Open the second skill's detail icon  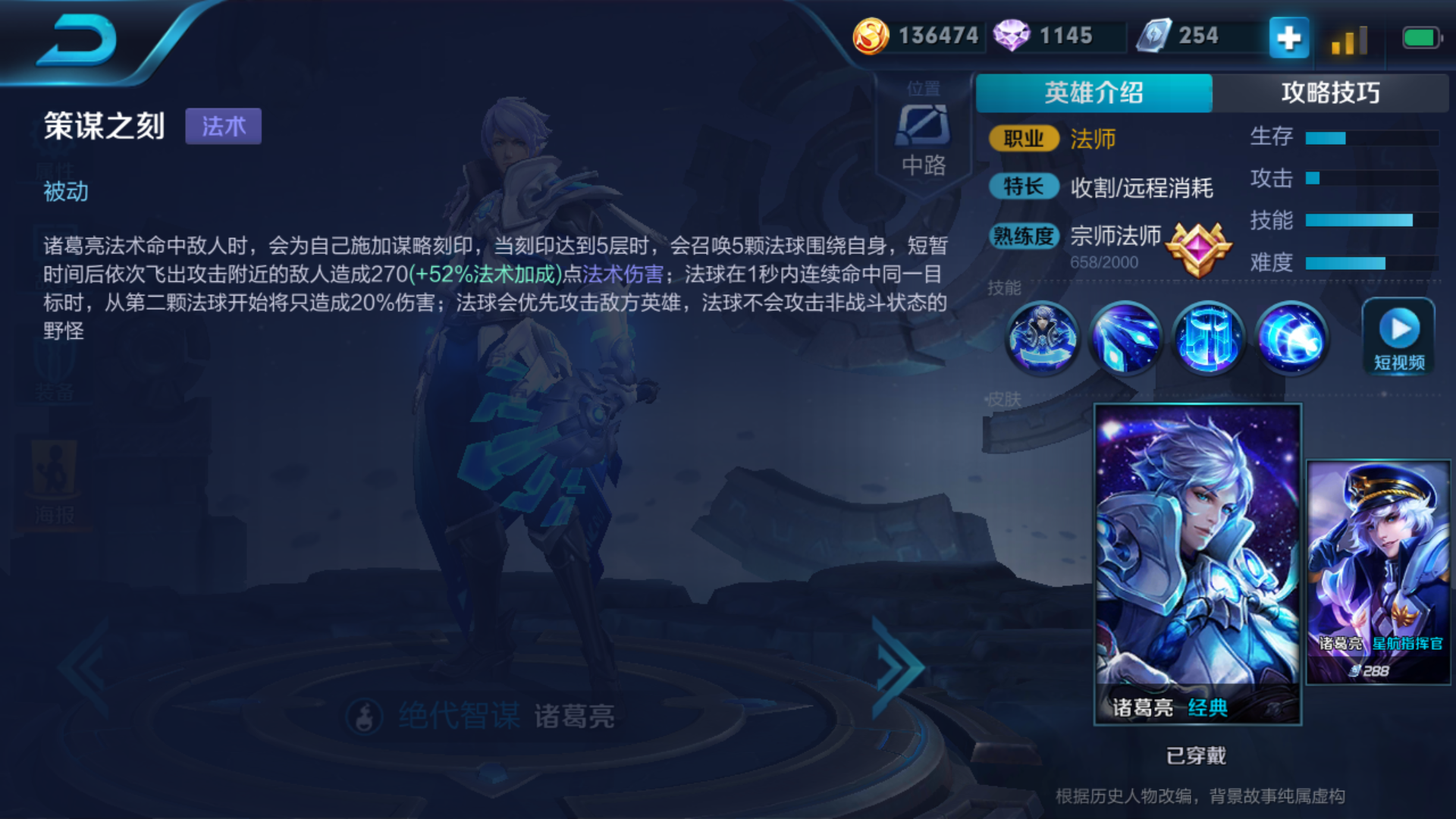pos(1126,338)
